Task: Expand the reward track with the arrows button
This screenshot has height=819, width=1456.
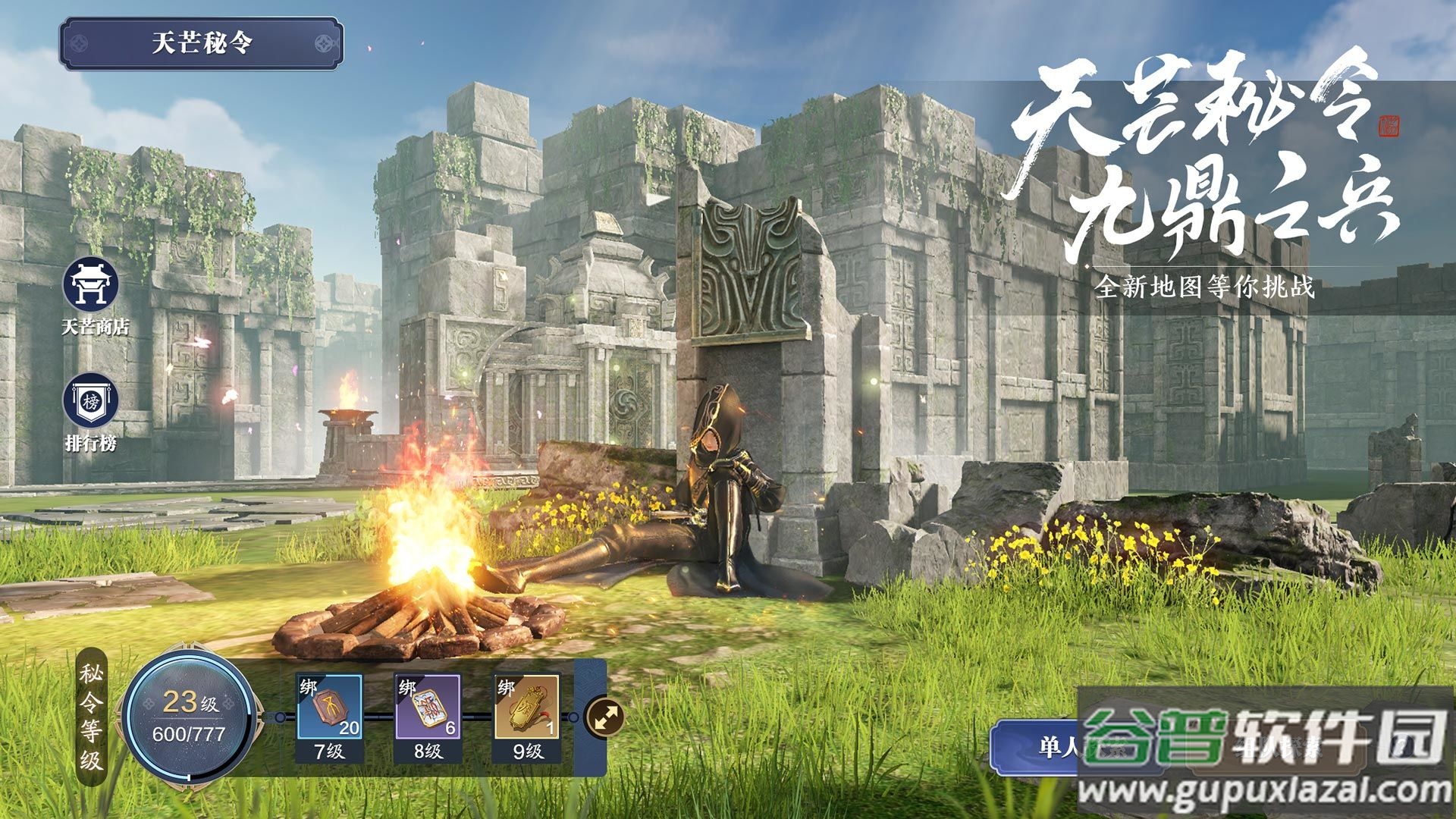Action: tap(606, 717)
